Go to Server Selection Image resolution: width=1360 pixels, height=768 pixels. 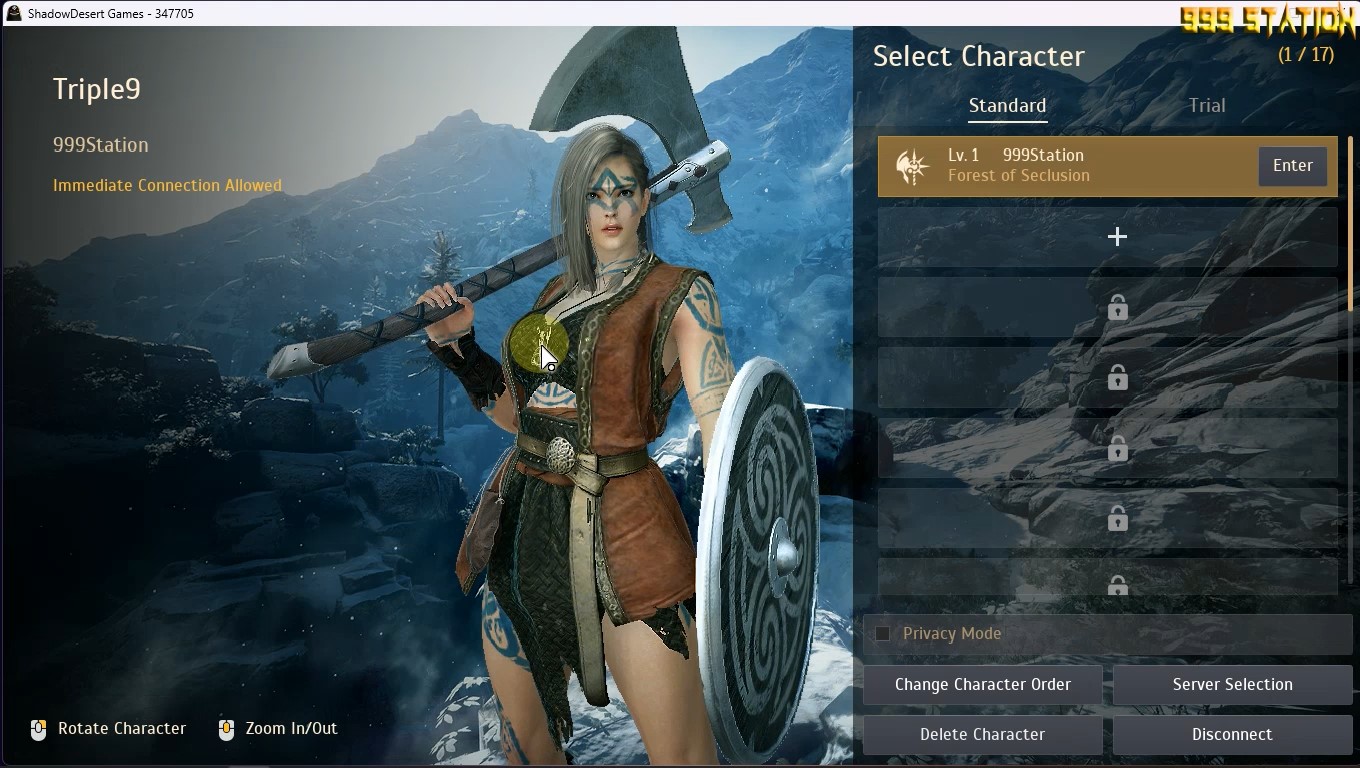1232,685
